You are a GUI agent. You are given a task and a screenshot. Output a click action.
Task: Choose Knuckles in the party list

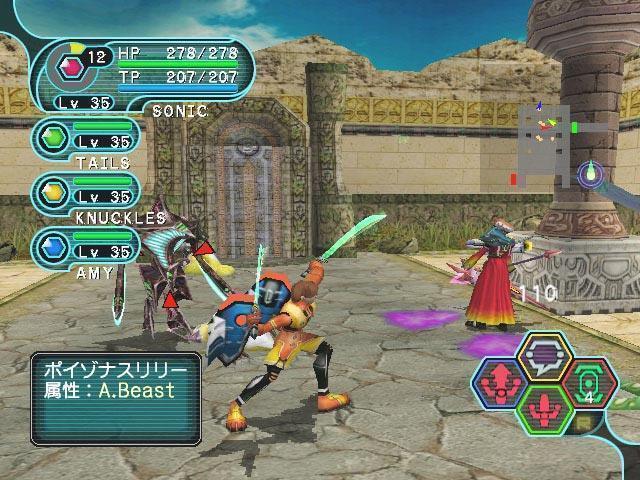85,197
